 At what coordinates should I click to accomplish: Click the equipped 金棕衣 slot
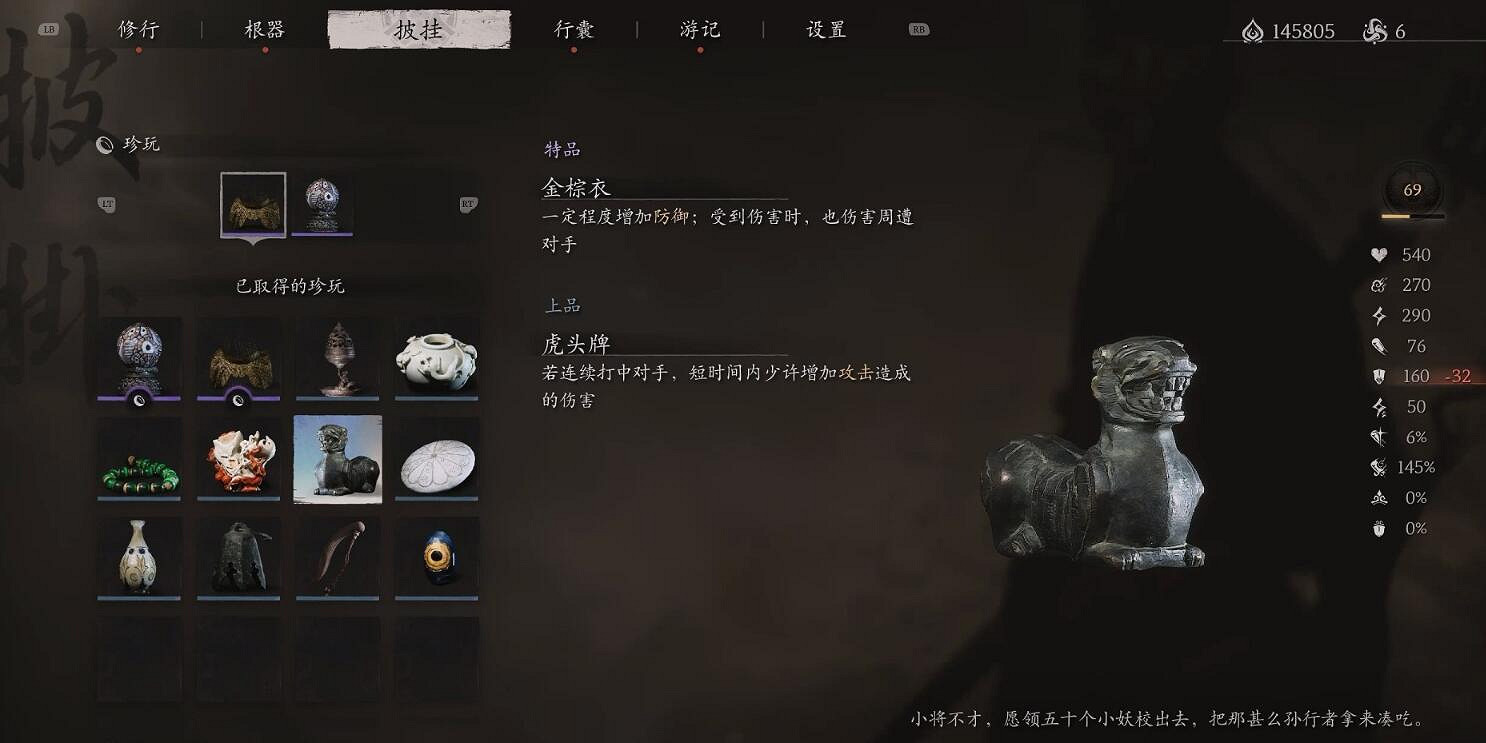[x=253, y=205]
